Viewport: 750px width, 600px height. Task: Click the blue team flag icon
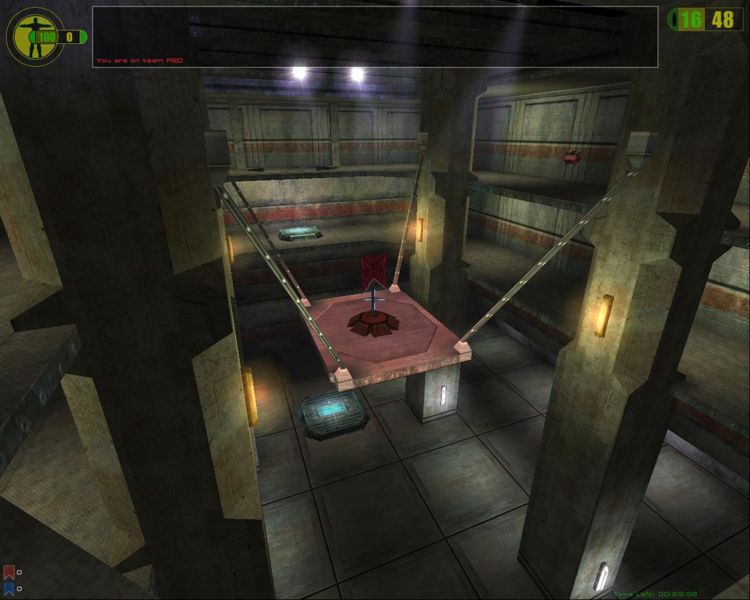(8, 588)
